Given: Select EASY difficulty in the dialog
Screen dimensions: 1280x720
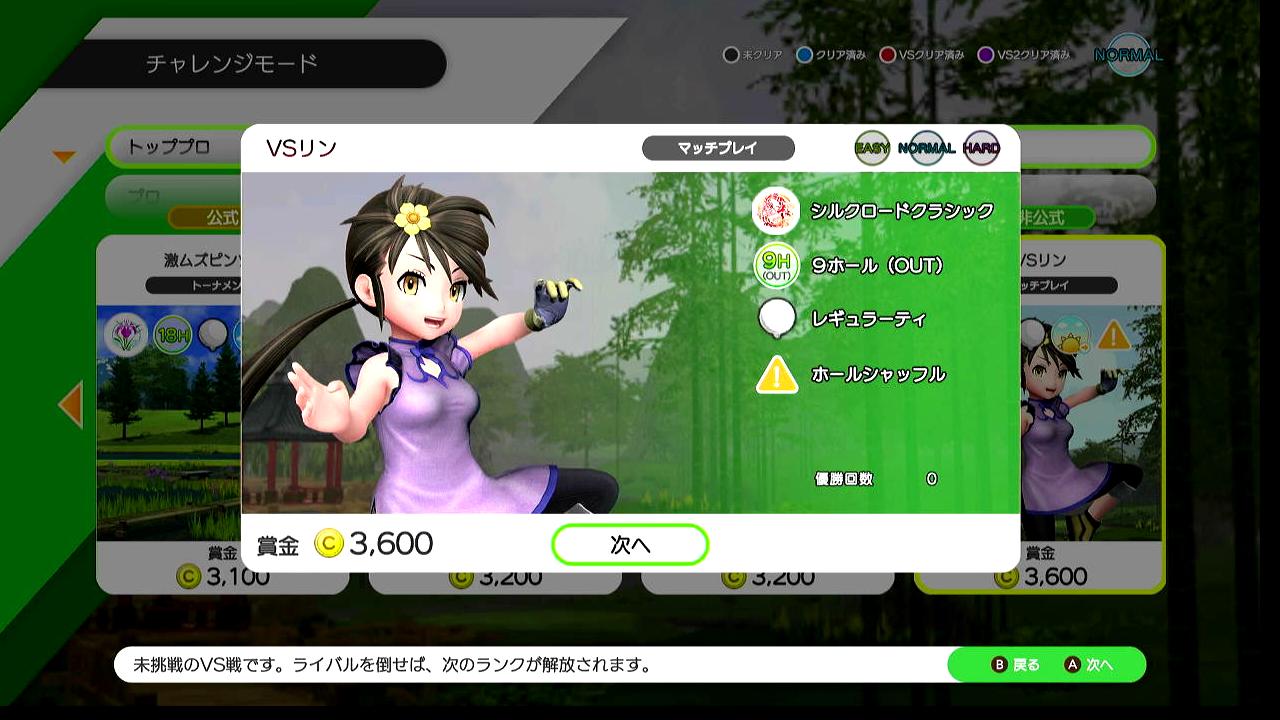Looking at the screenshot, I should pos(872,149).
